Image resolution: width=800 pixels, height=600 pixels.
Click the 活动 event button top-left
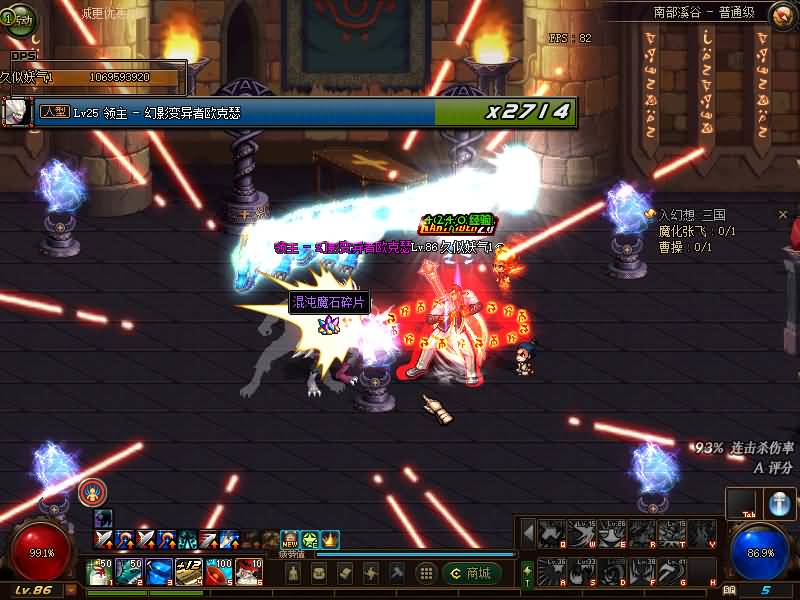pyautogui.click(x=19, y=16)
